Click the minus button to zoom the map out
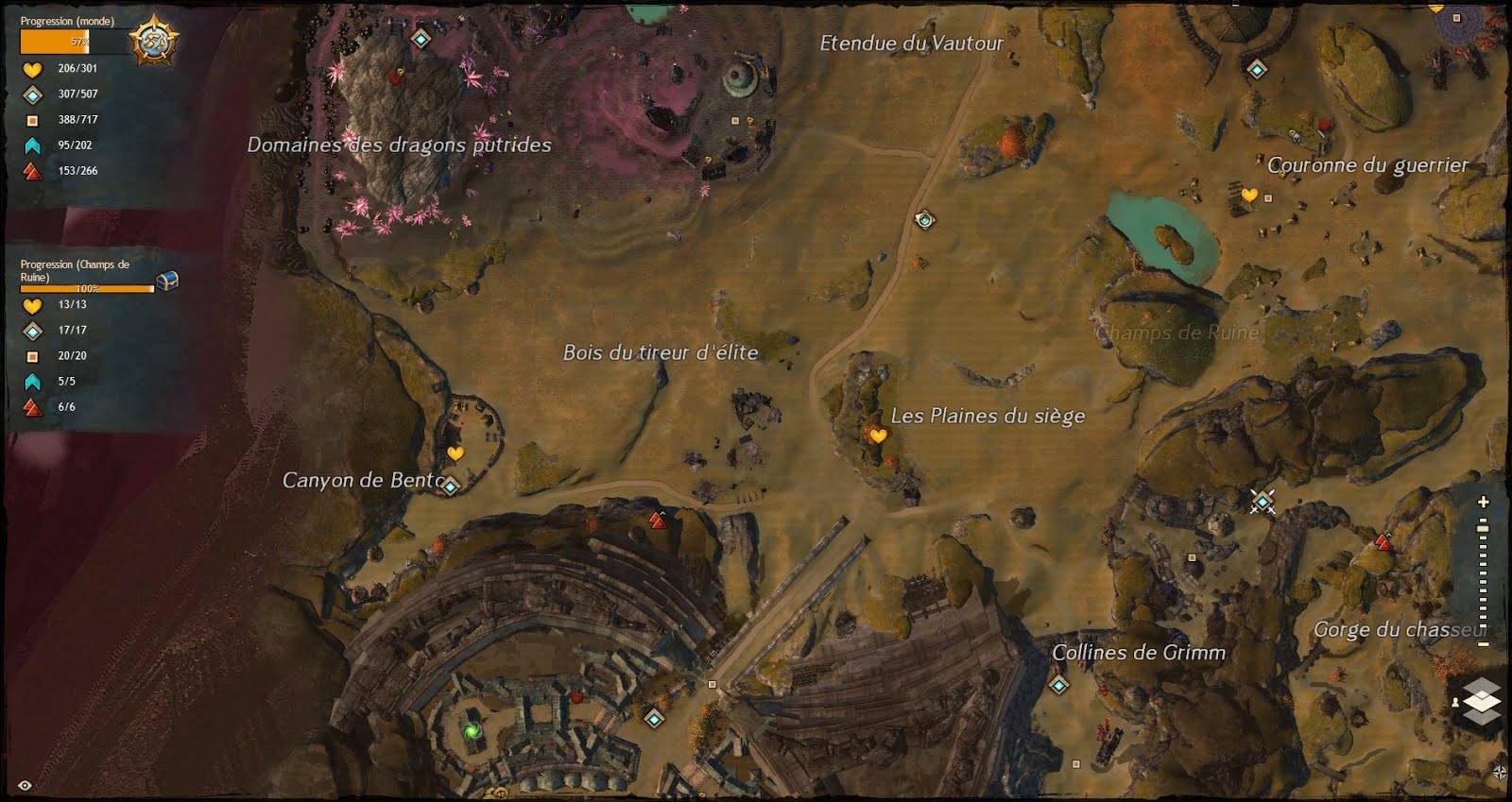1512x802 pixels. point(1482,642)
